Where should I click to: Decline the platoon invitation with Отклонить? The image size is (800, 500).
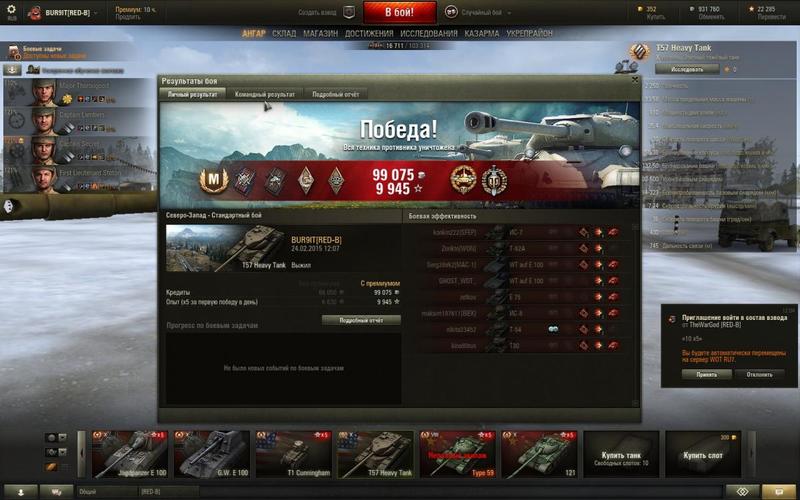tap(759, 374)
